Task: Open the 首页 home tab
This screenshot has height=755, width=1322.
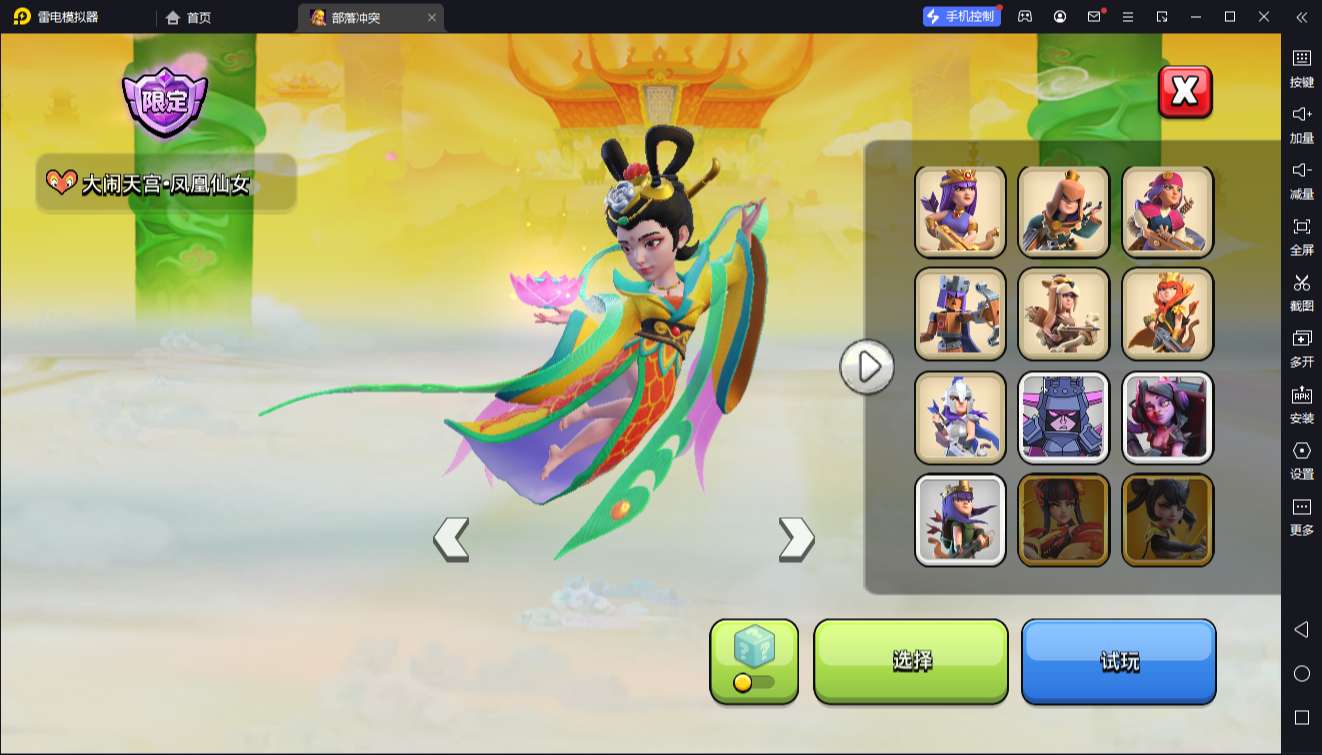Action: coord(186,17)
